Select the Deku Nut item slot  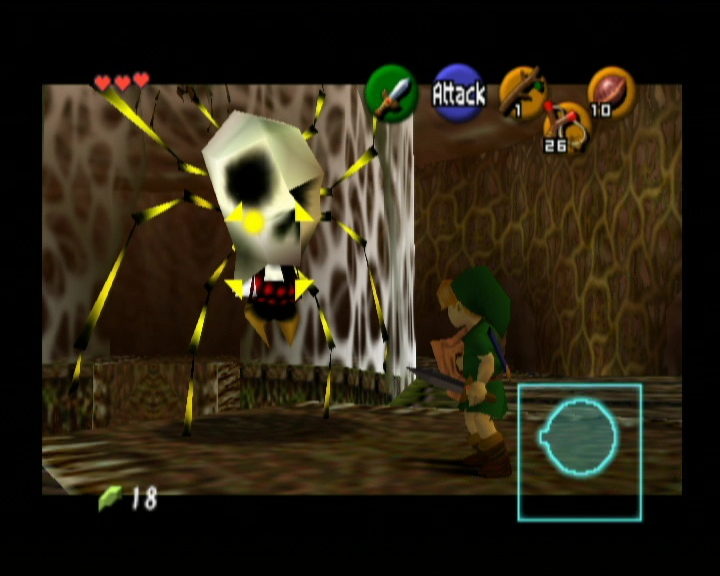pos(611,92)
